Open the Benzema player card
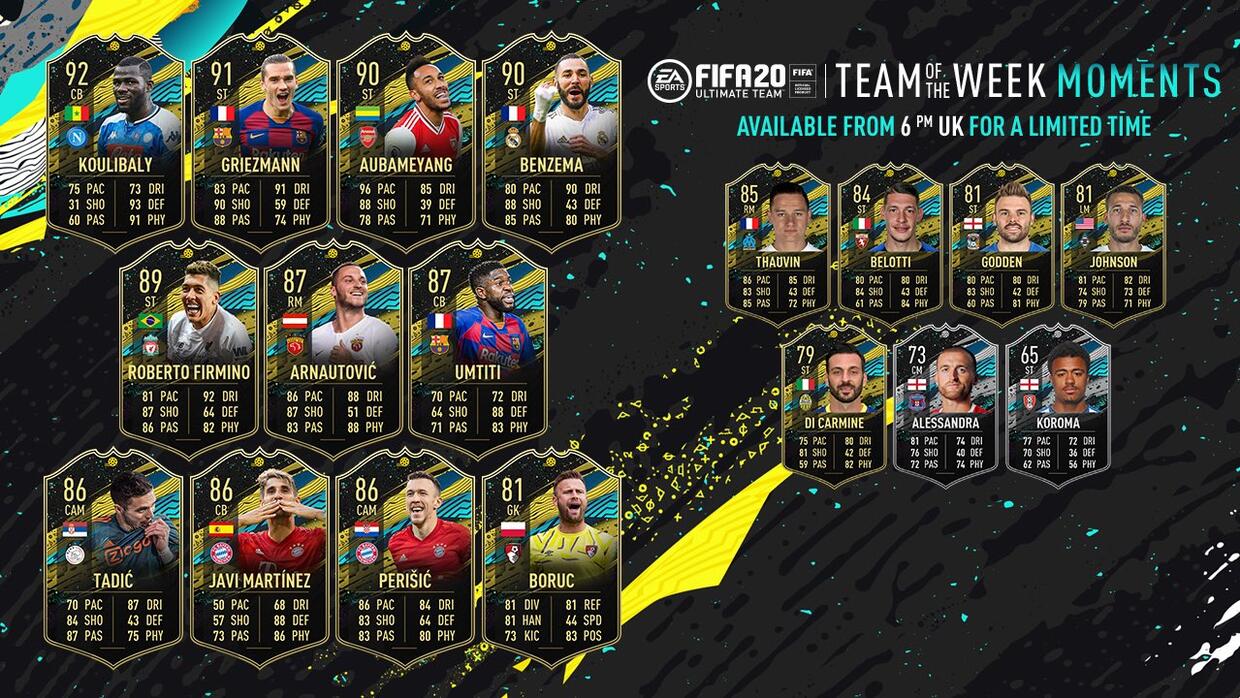This screenshot has width=1240, height=698. (x=551, y=140)
